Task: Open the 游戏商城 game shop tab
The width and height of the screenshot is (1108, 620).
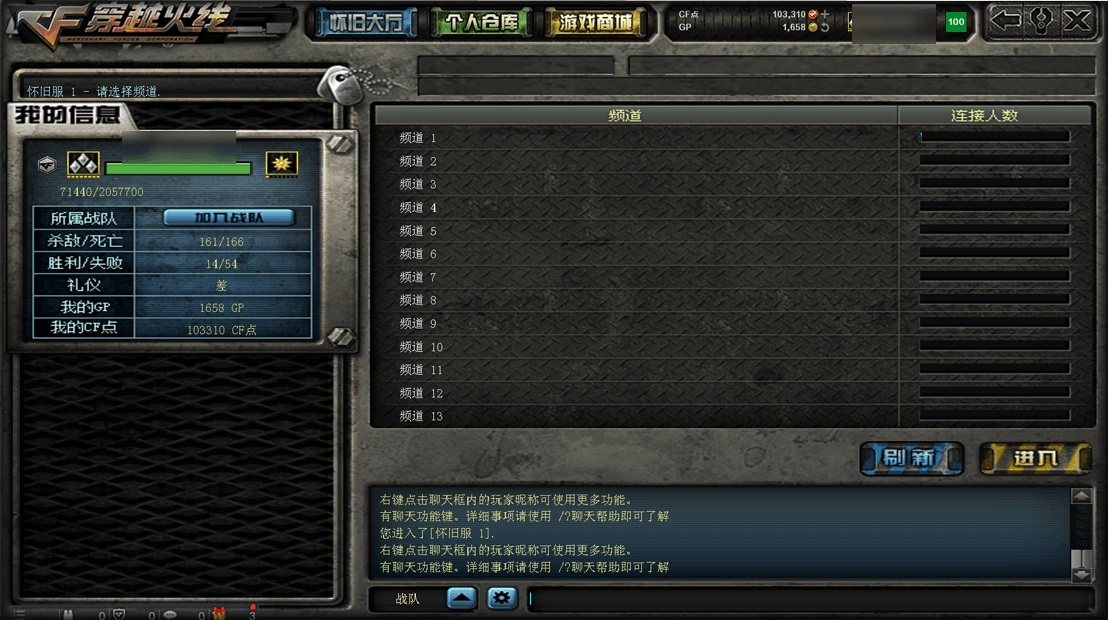Action: click(597, 22)
